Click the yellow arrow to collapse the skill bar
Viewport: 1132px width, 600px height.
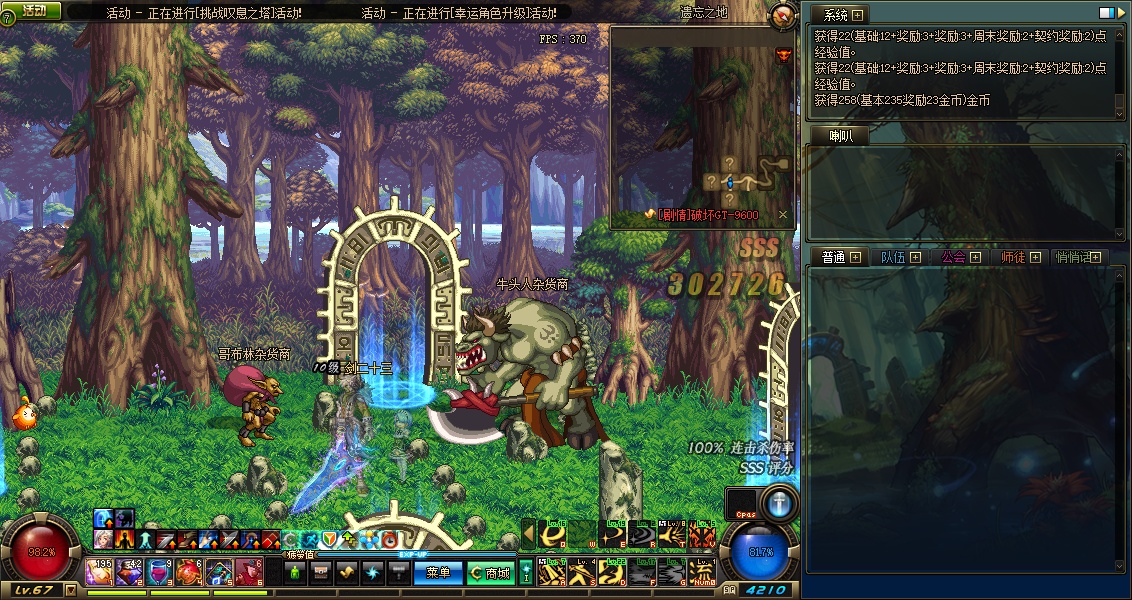pos(528,535)
